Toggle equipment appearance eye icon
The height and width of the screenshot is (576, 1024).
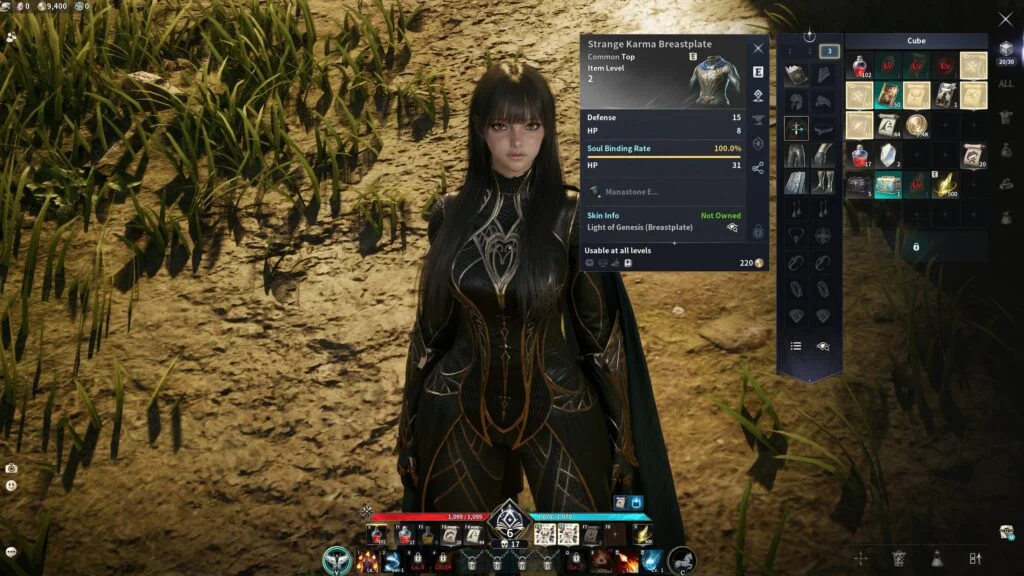tap(823, 346)
